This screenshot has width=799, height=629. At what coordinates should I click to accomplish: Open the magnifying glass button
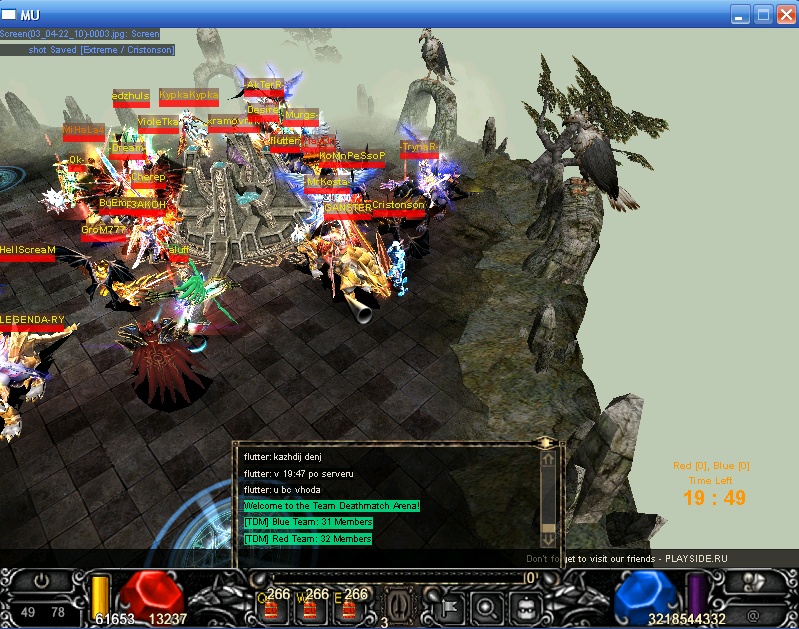point(484,605)
